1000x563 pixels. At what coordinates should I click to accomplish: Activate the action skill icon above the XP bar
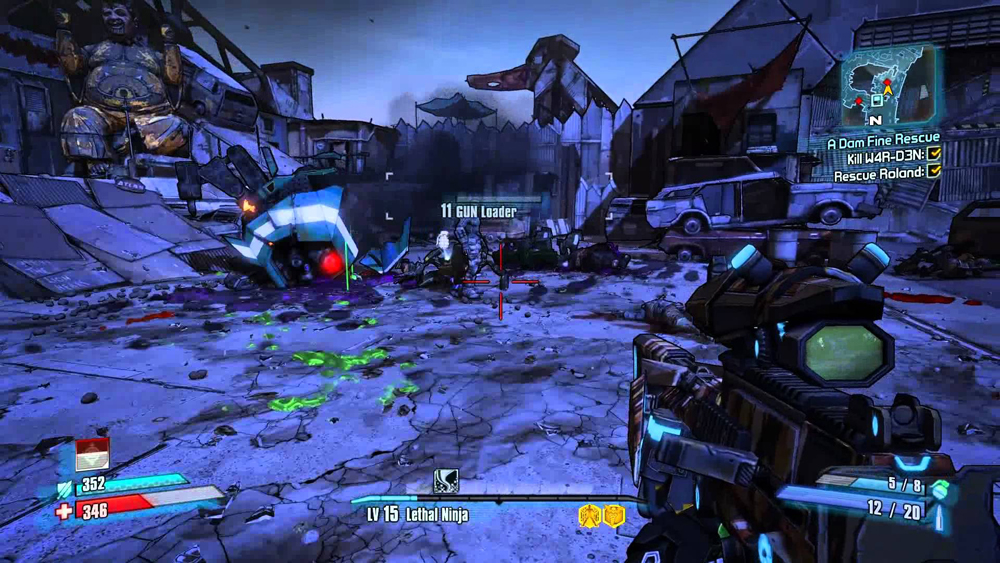(446, 480)
